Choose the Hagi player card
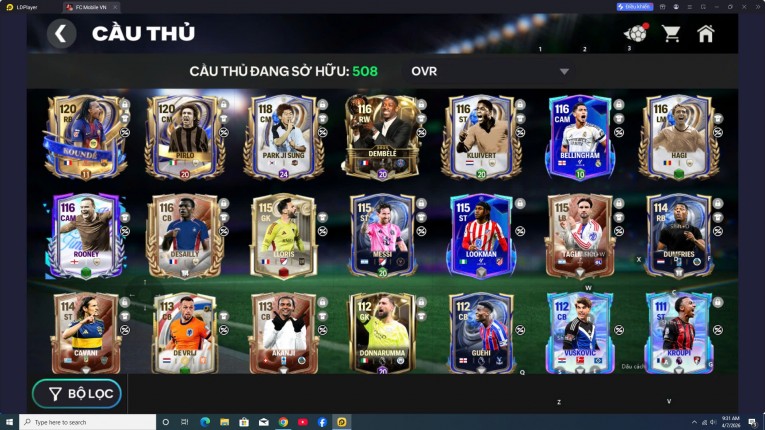 (x=675, y=137)
